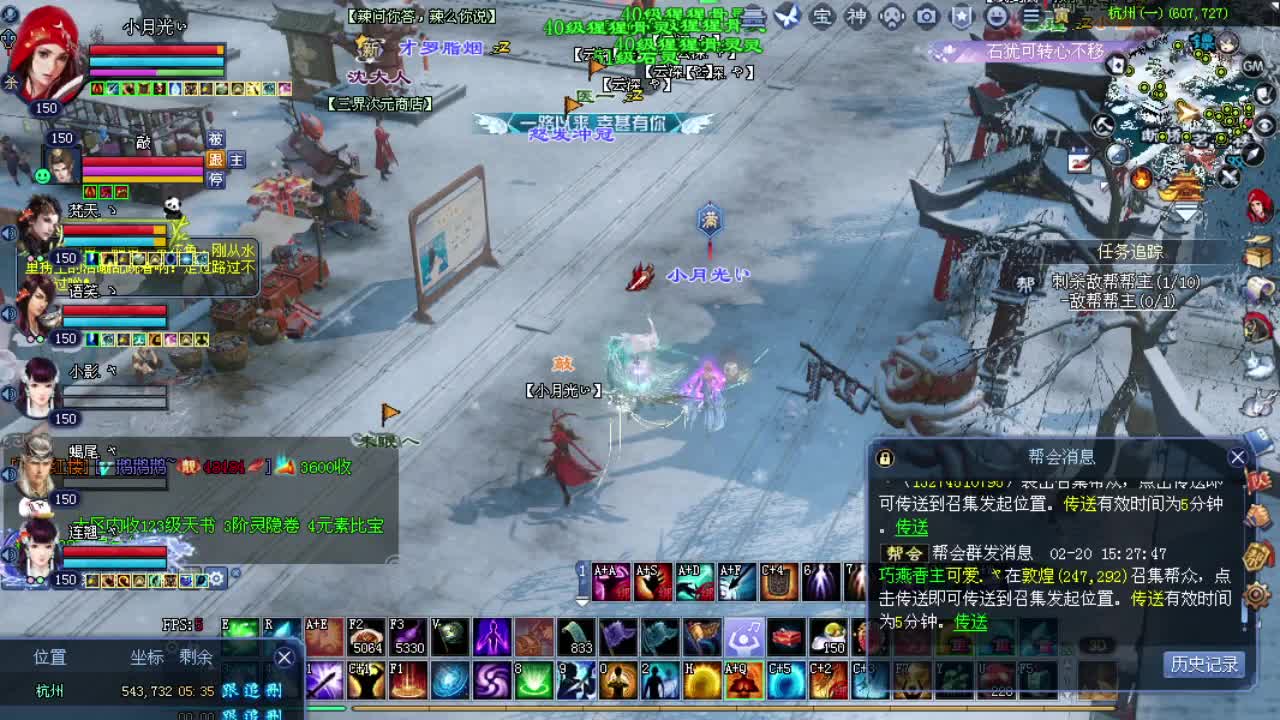This screenshot has width=1280, height=720.
Task: Click the 宝 treasure icon in the top bar
Action: point(821,17)
